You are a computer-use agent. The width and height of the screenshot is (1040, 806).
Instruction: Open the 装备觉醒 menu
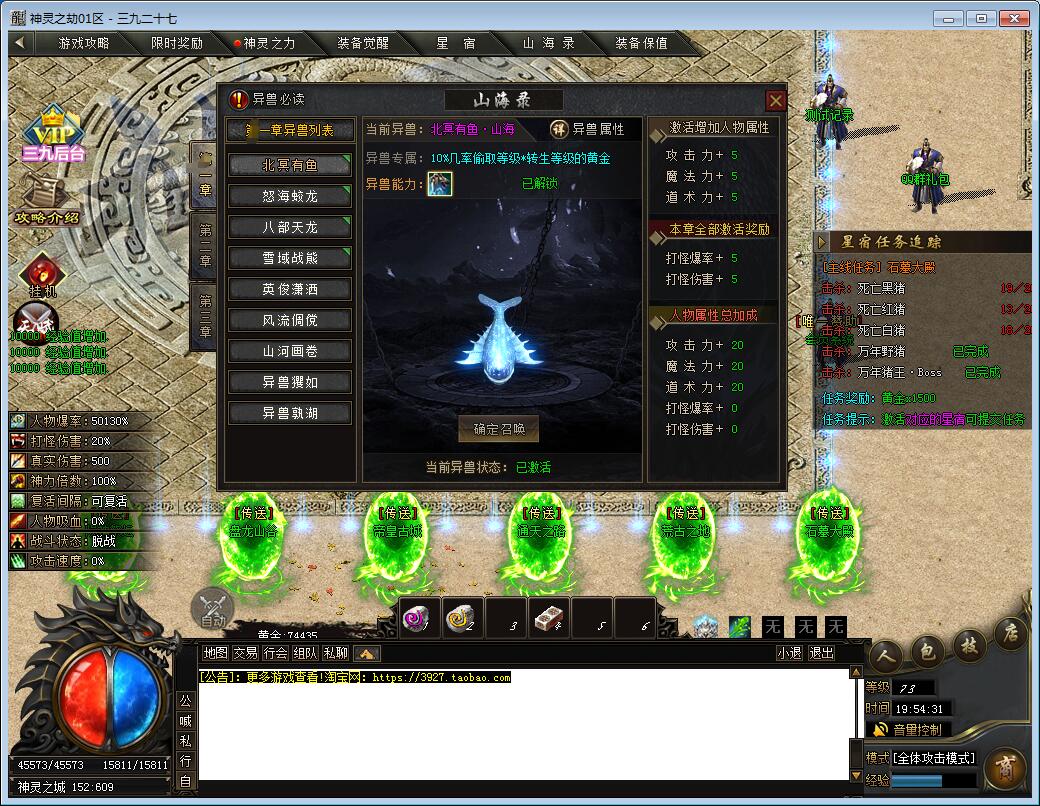point(363,43)
